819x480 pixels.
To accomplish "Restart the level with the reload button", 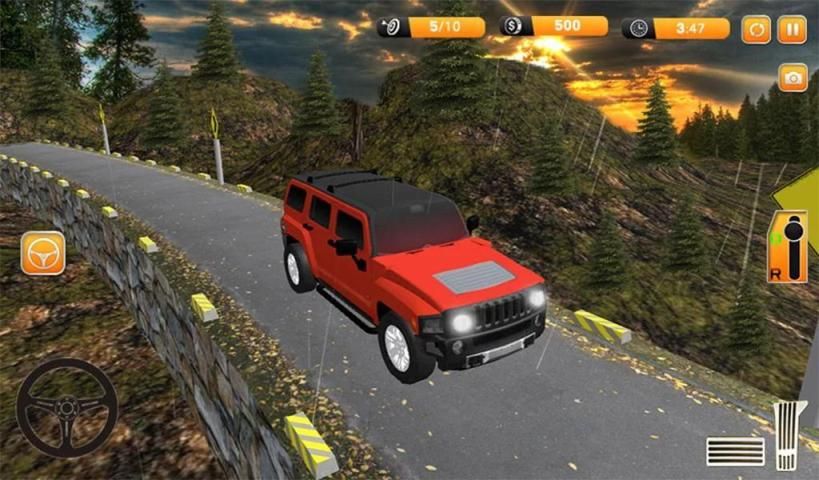I will point(756,29).
